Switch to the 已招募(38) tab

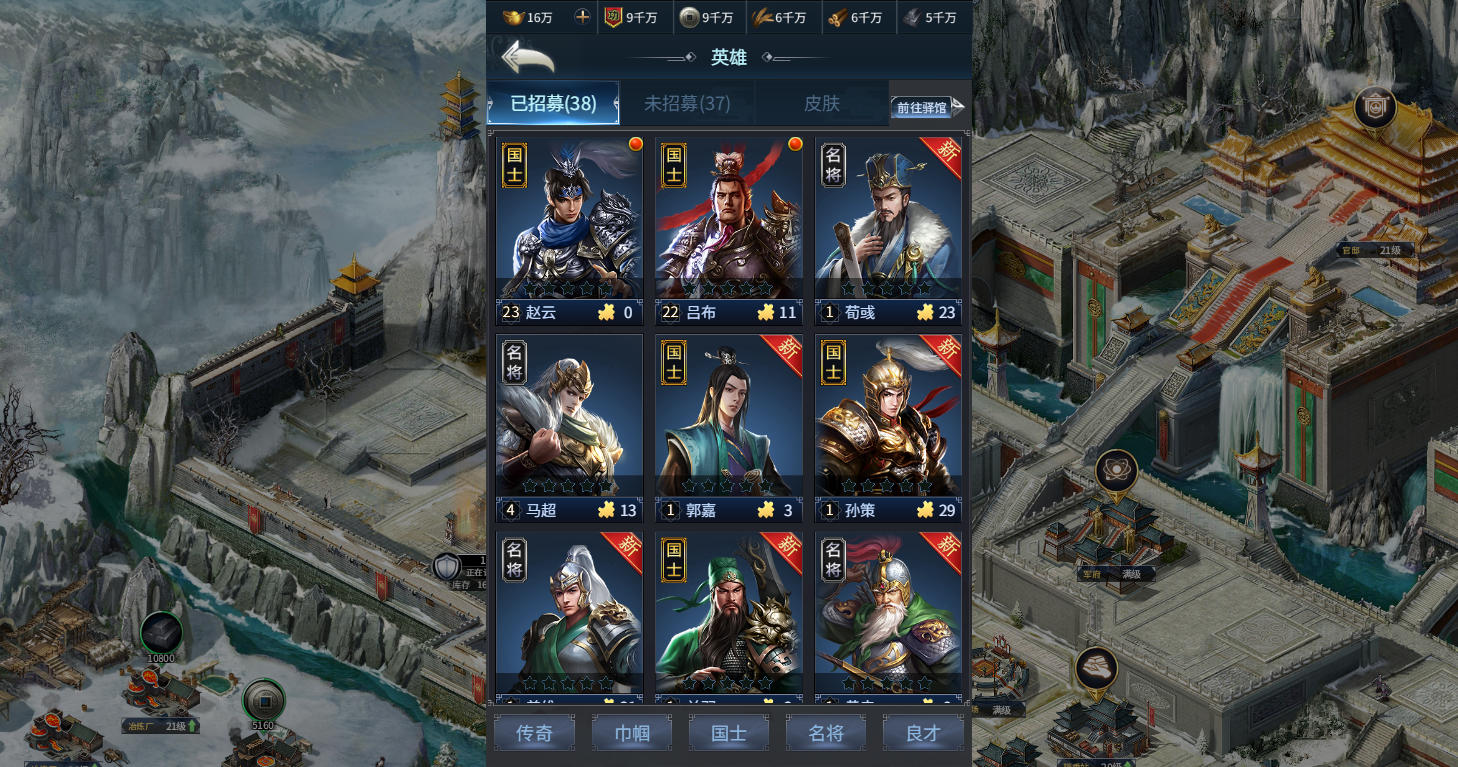pos(553,103)
